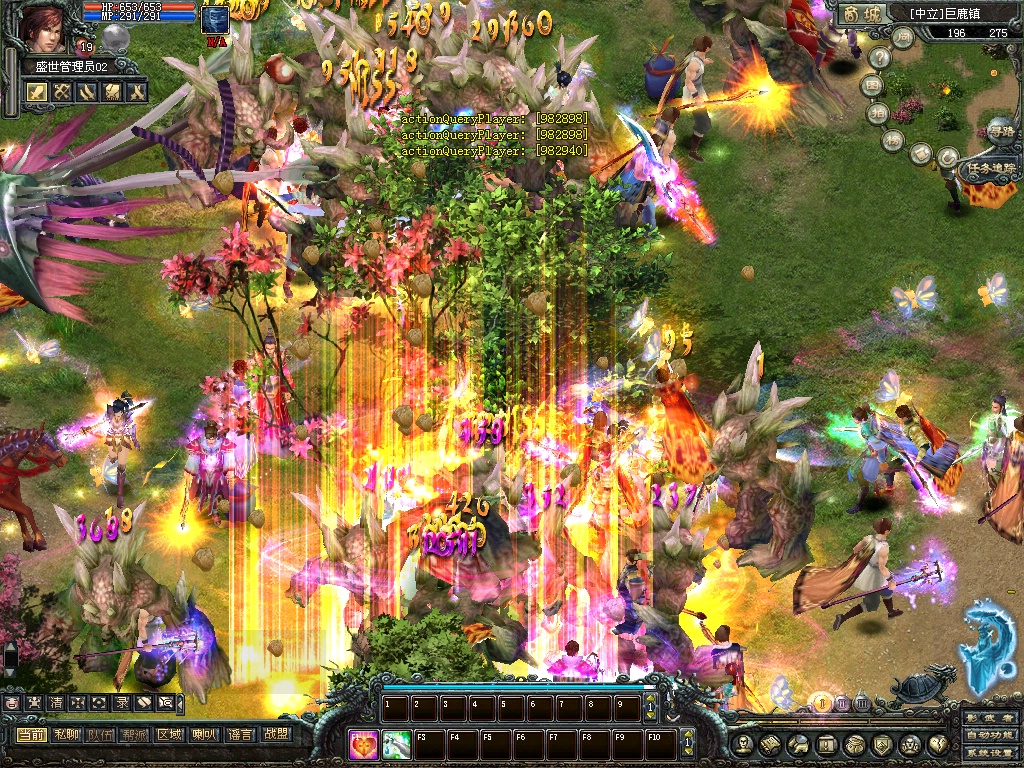Screen dimensions: 1024x768
Task: Switch to hotbar page II
Action: click(843, 704)
